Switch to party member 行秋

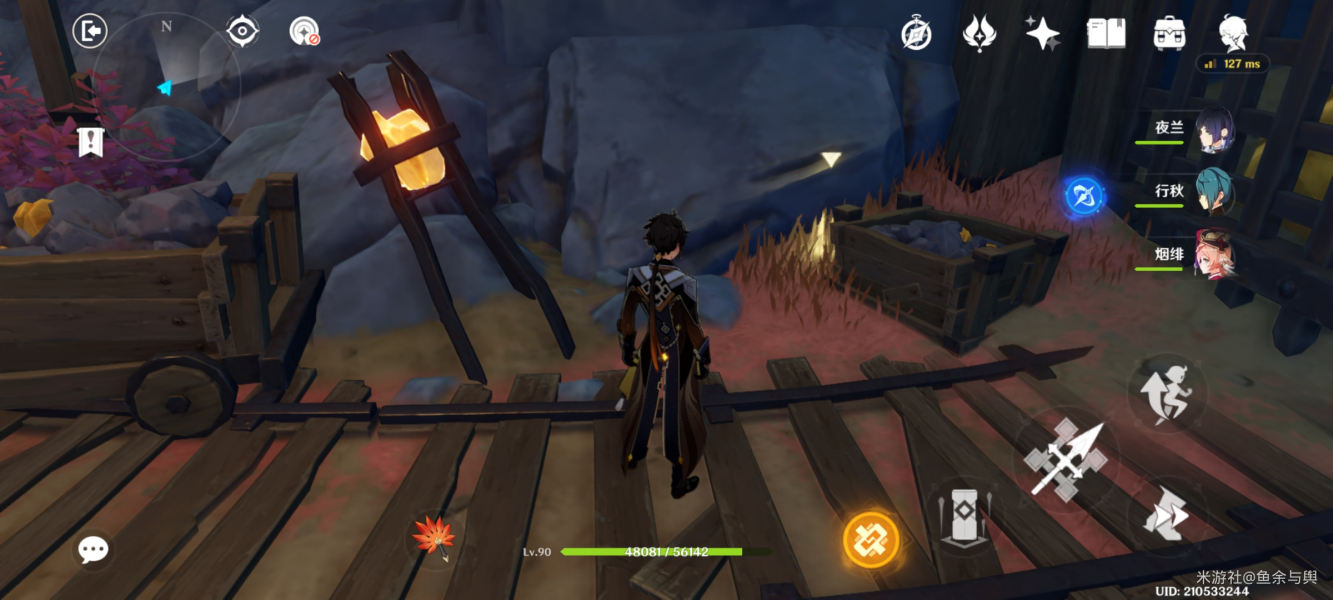(1213, 192)
